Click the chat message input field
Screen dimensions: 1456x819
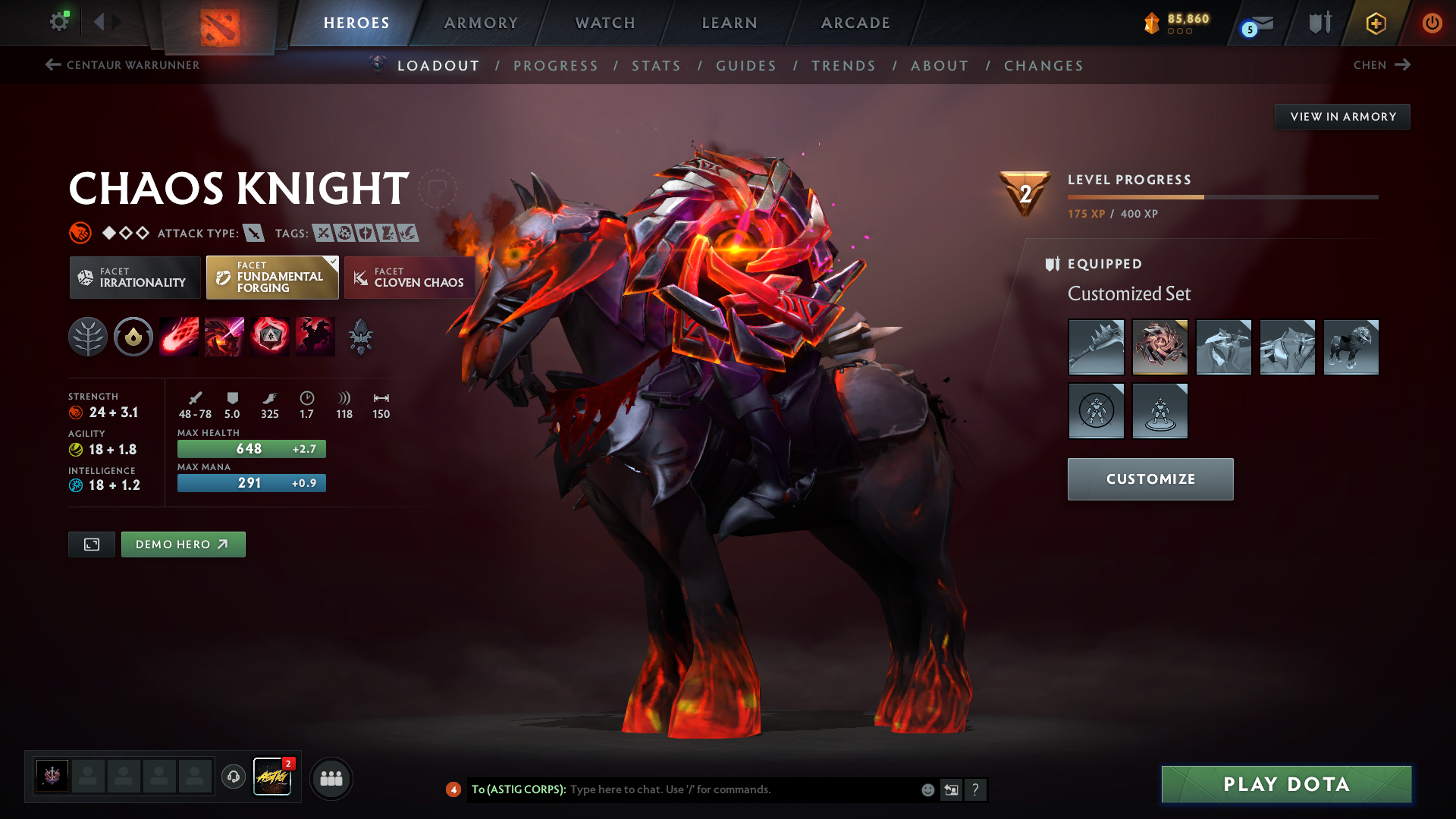(743, 789)
